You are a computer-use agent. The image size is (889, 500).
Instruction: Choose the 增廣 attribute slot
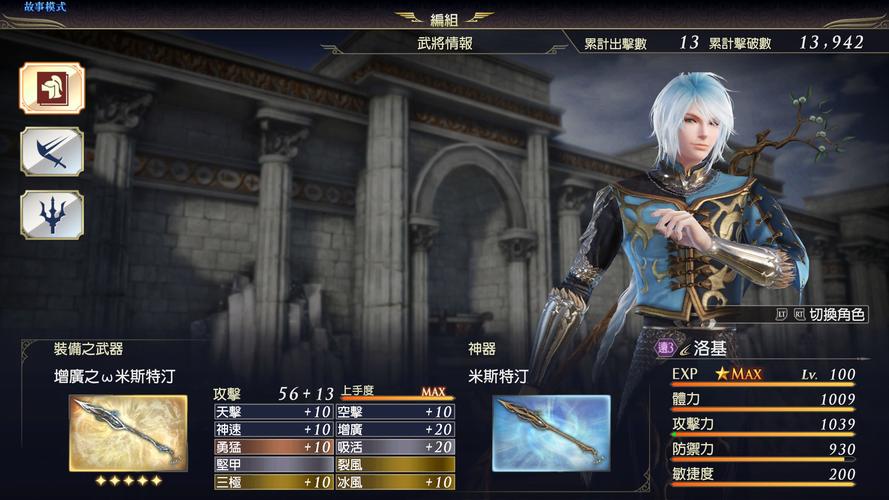(x=394, y=429)
